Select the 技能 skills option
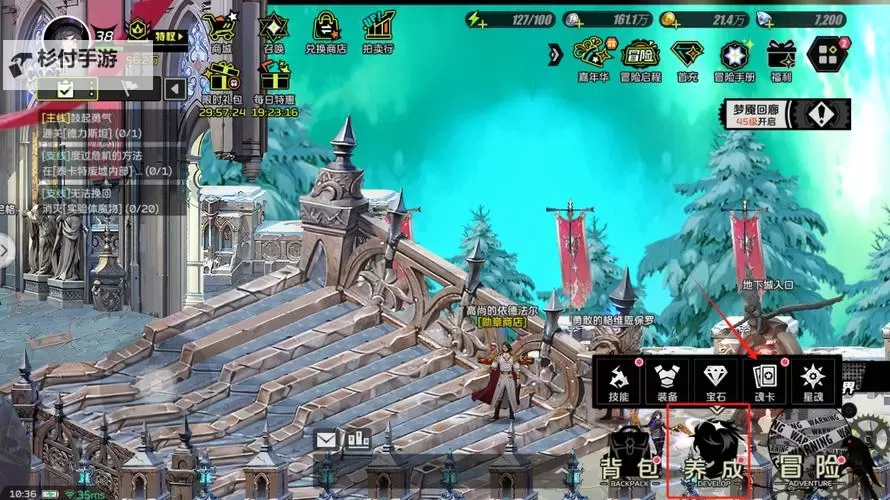The height and width of the screenshot is (500, 890). click(x=618, y=380)
